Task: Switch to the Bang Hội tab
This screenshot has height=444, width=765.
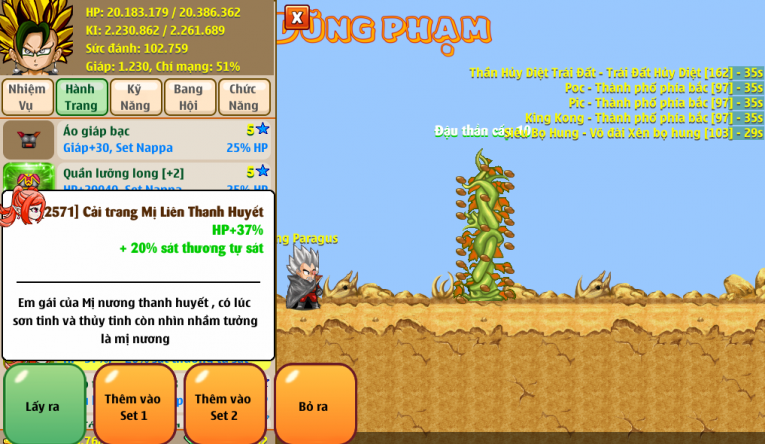Action: pos(189,97)
